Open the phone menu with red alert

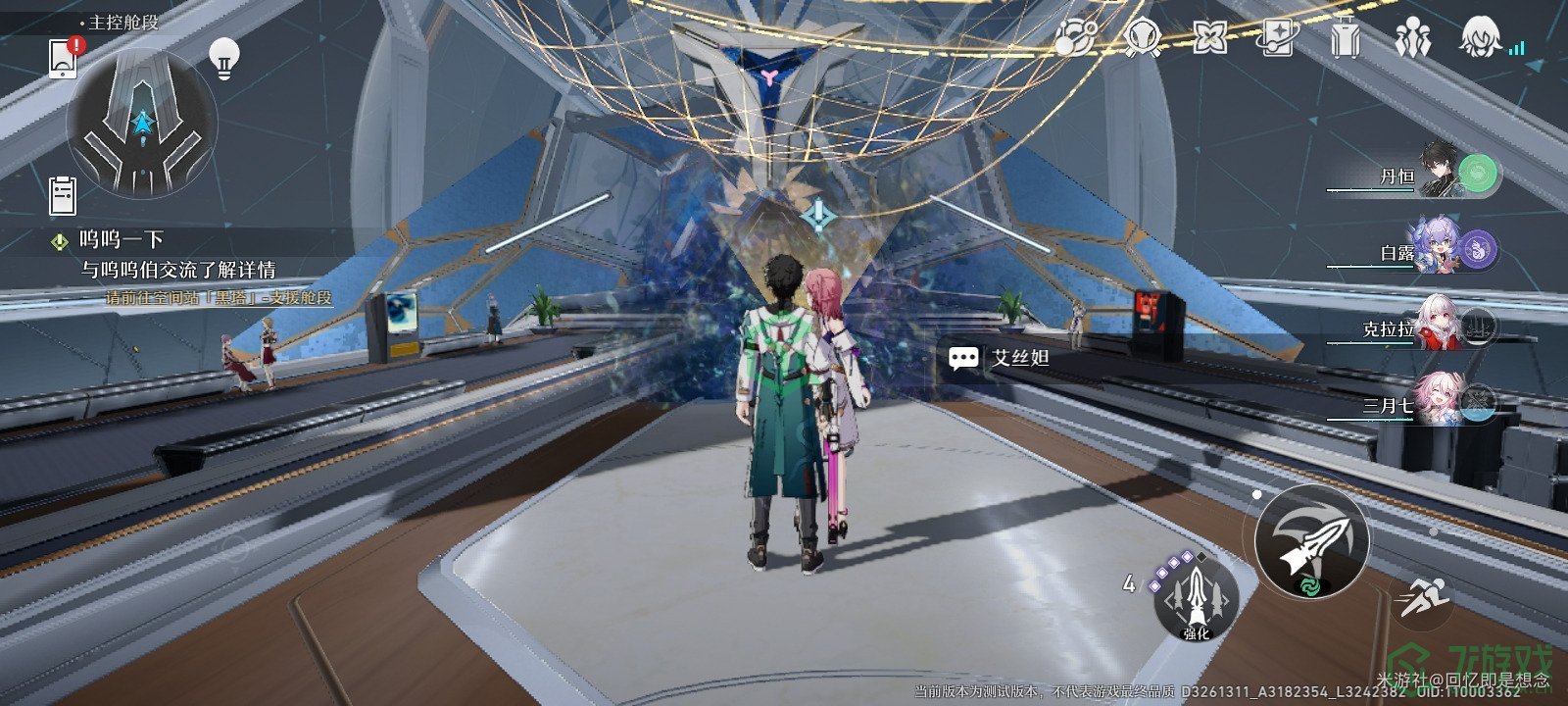64,58
